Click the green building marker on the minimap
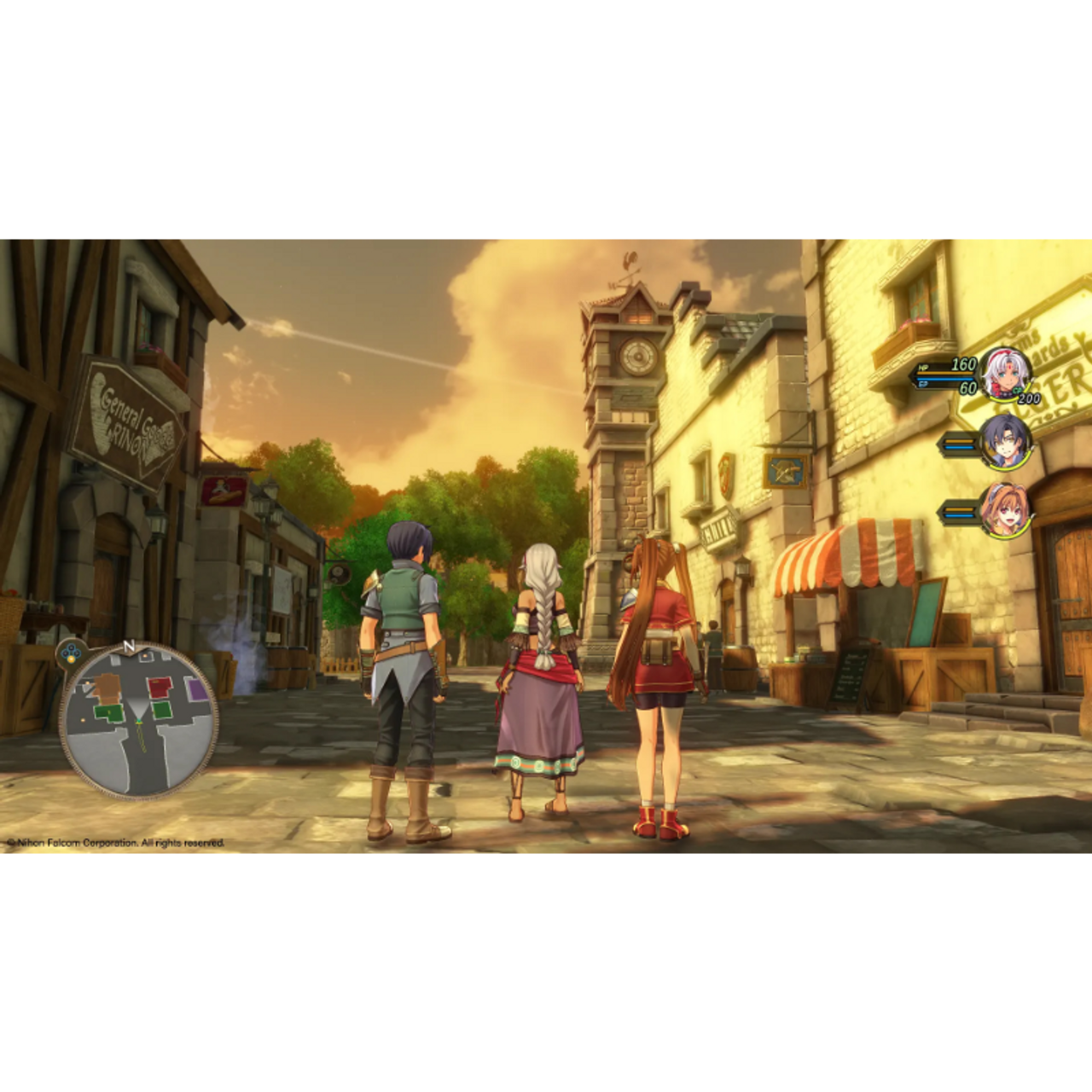 tap(108, 711)
